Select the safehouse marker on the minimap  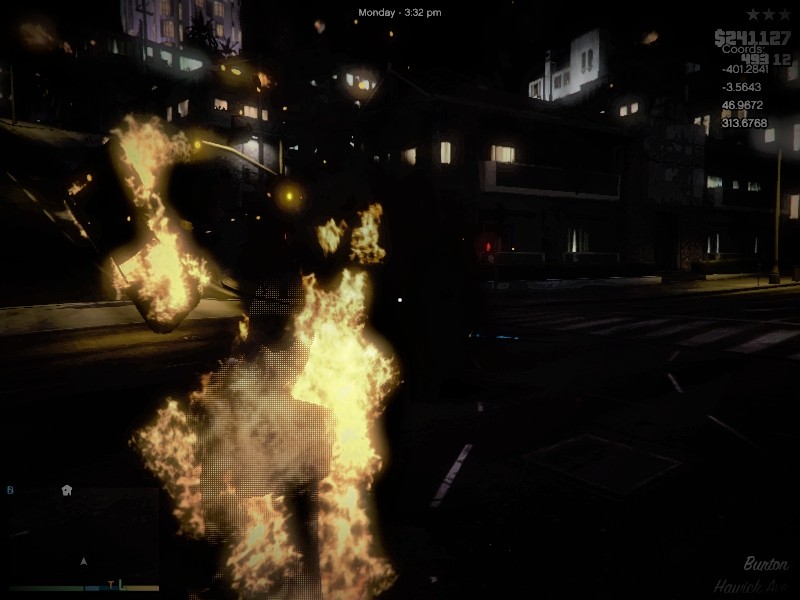coord(67,490)
